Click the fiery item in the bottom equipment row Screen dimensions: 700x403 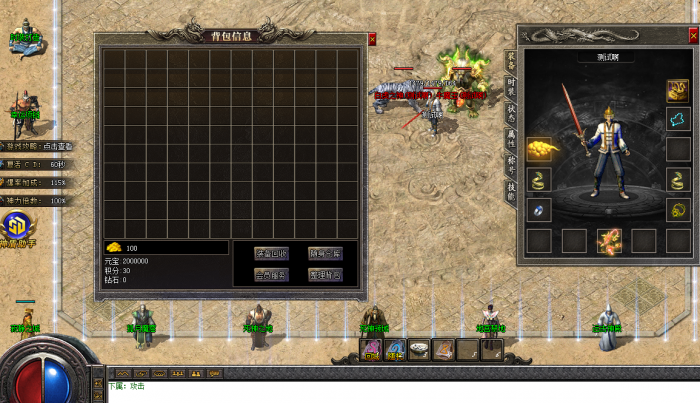tap(609, 240)
